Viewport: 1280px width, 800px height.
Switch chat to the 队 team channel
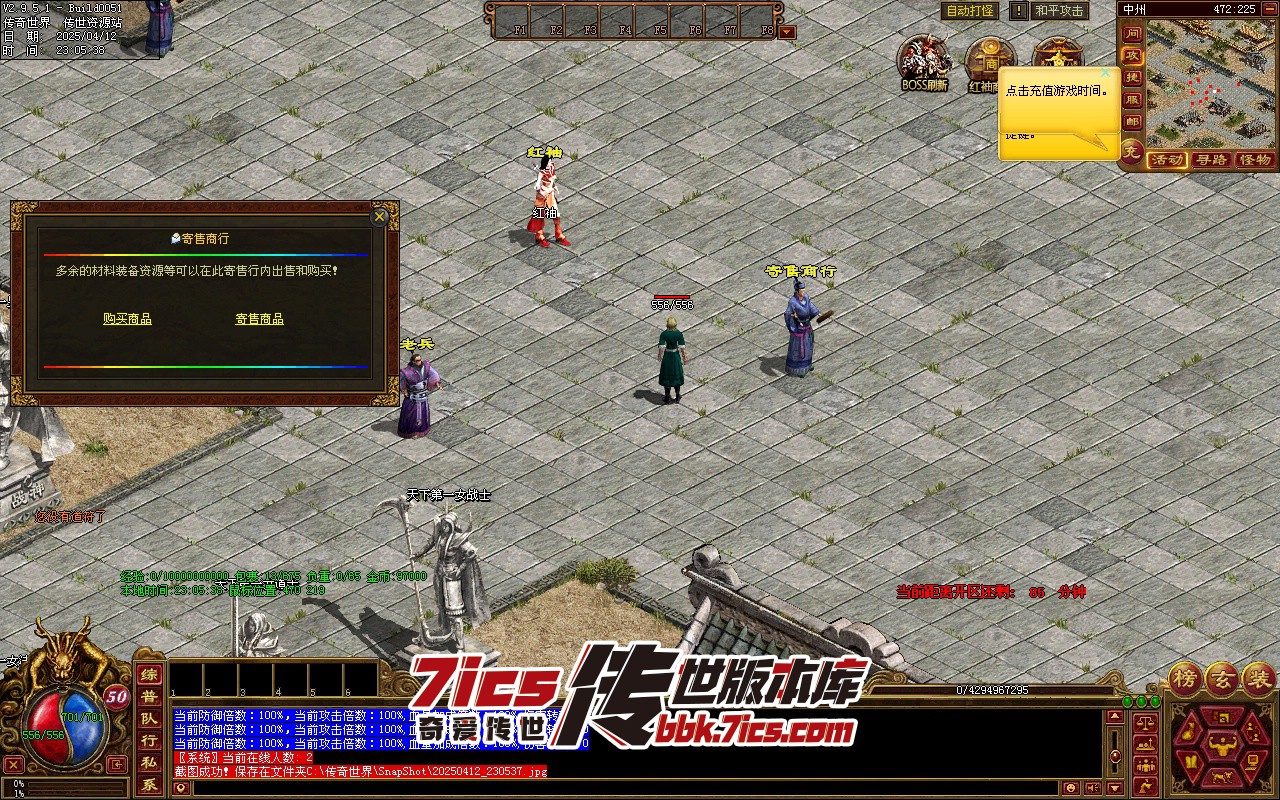point(148,718)
